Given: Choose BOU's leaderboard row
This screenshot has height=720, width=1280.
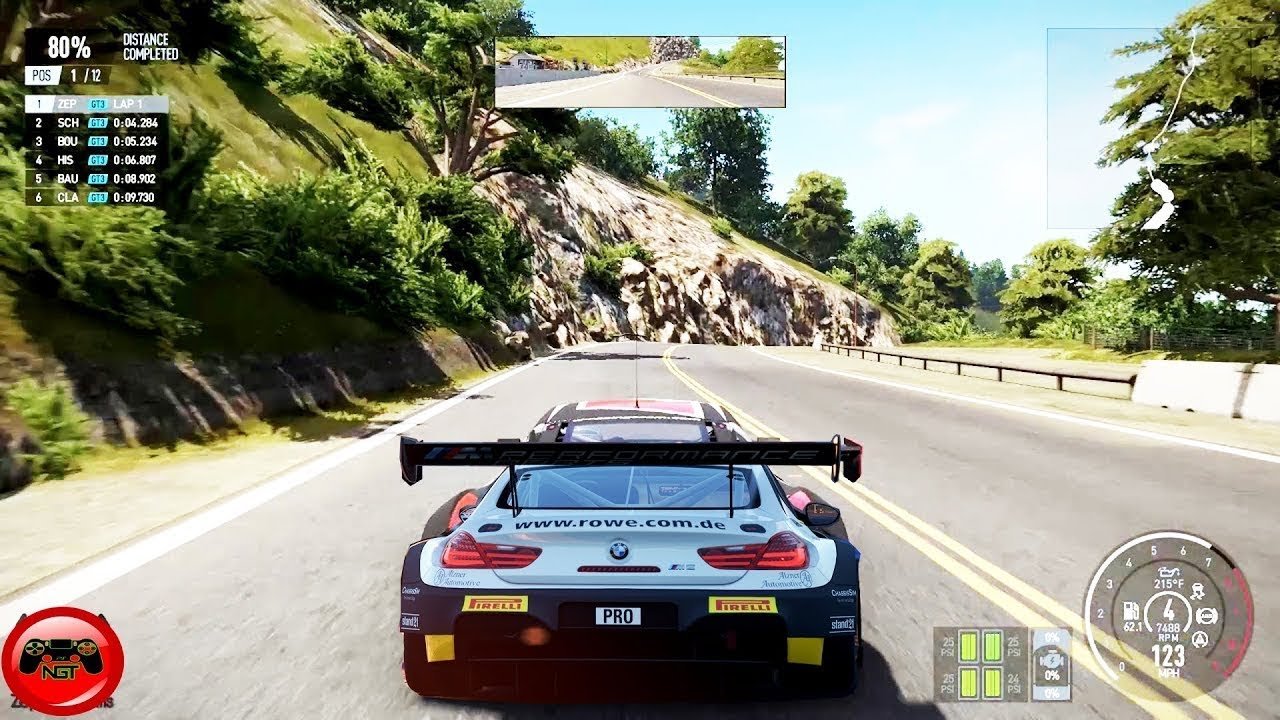Looking at the screenshot, I should [x=96, y=141].
